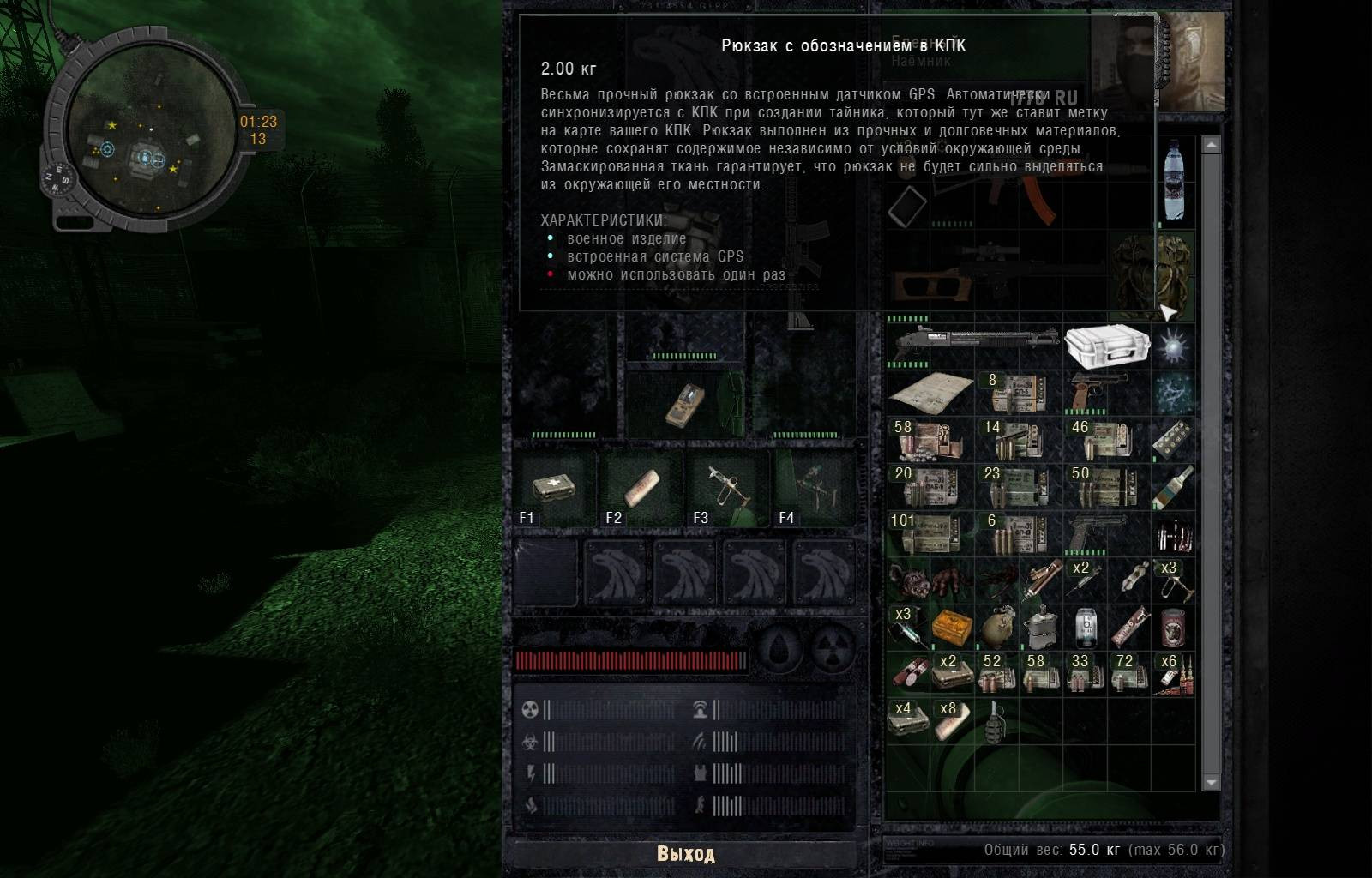Viewport: 1372px width, 878px height.
Task: Pick the vodka bottle in inventory
Action: (x=1172, y=486)
